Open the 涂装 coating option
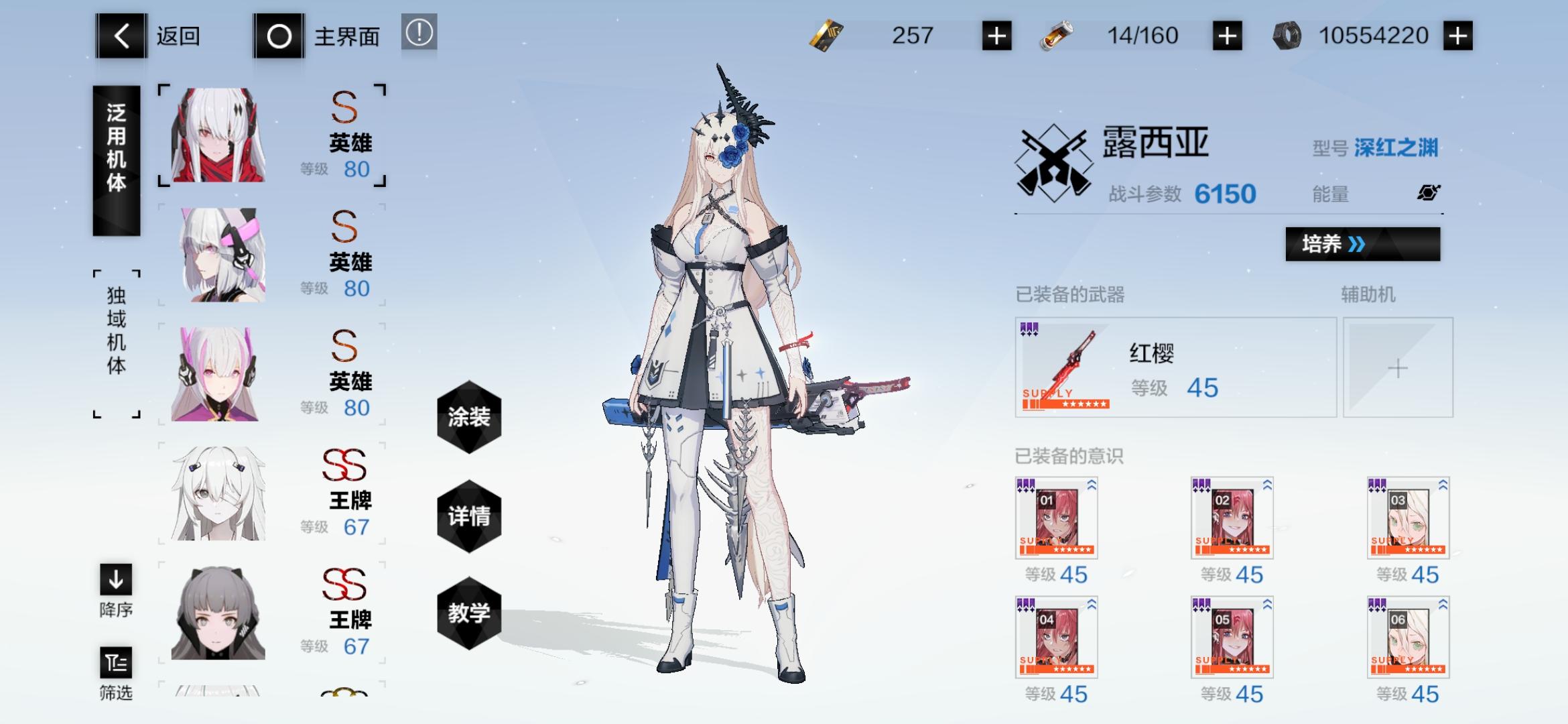The width and height of the screenshot is (1568, 724). (x=469, y=417)
